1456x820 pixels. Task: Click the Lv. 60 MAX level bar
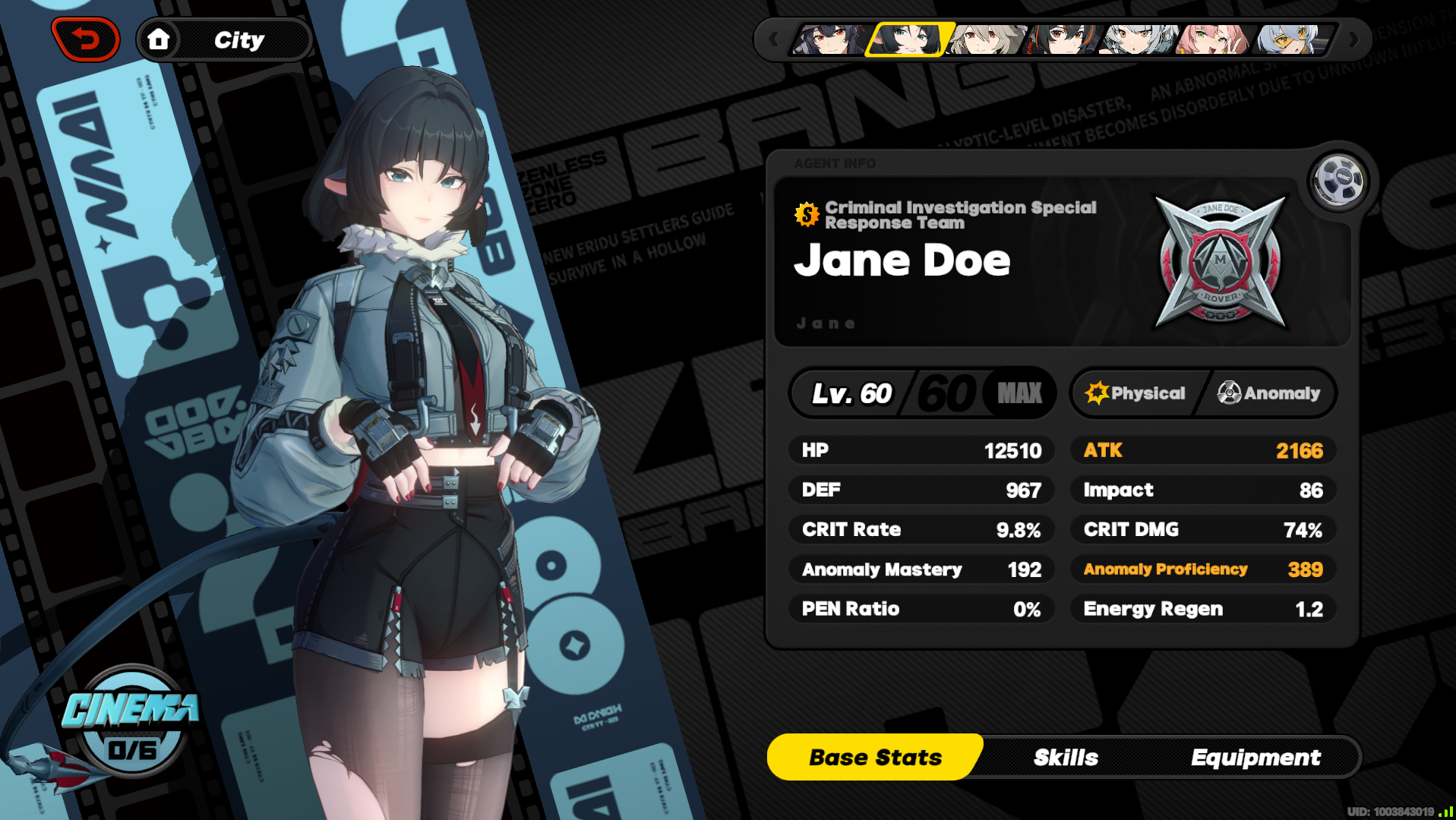point(922,393)
